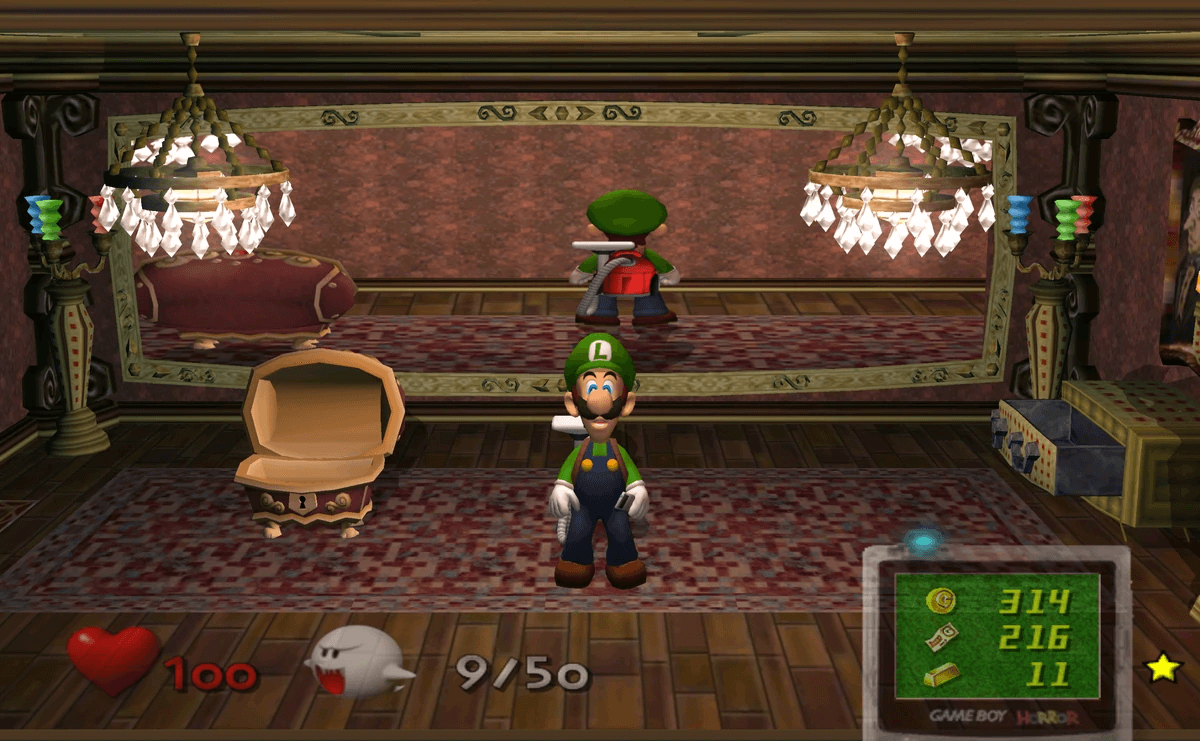Select the gold coin icon
Screen dimensions: 1200x741
click(940, 600)
